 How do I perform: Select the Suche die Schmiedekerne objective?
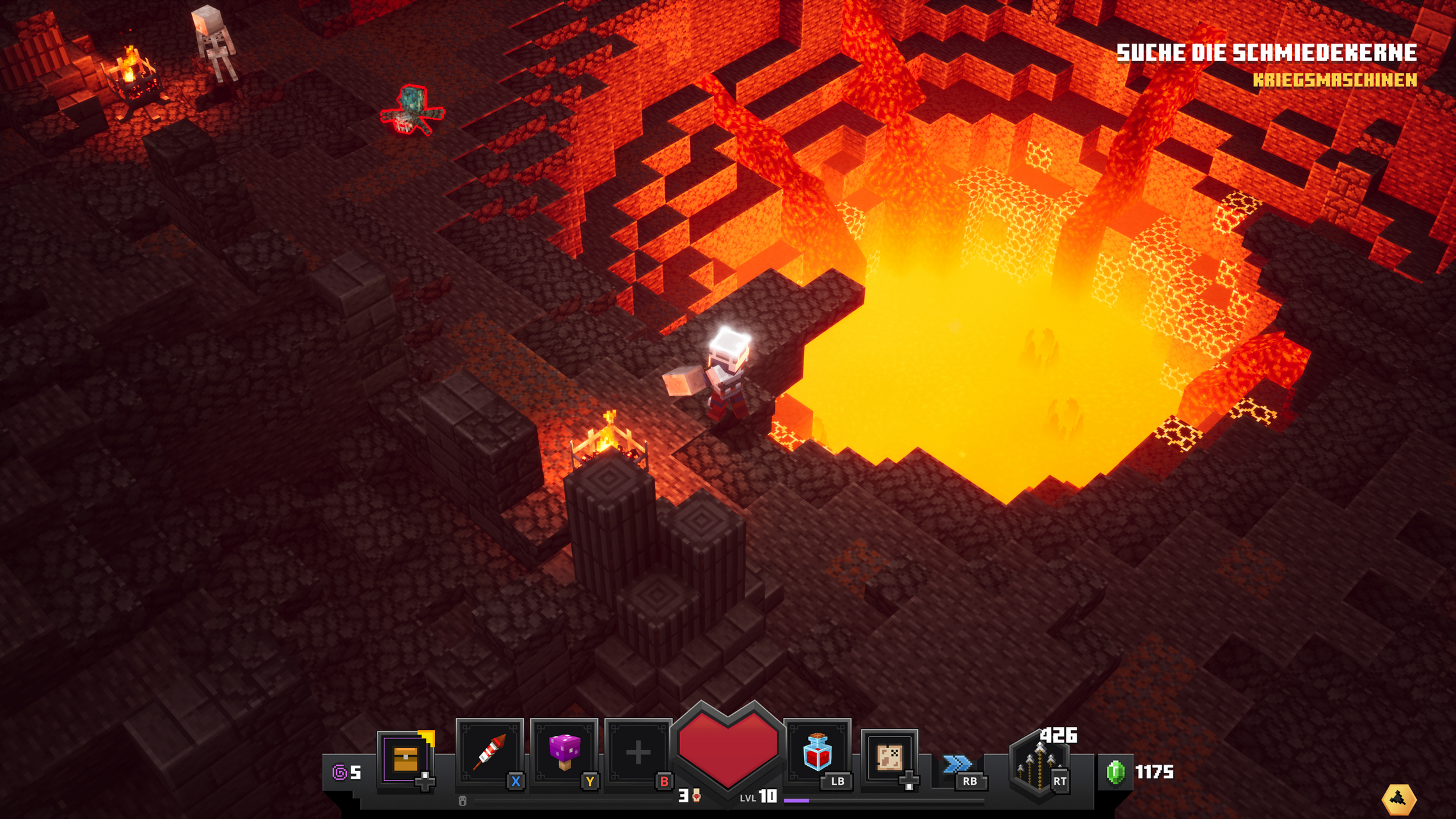(x=1266, y=53)
